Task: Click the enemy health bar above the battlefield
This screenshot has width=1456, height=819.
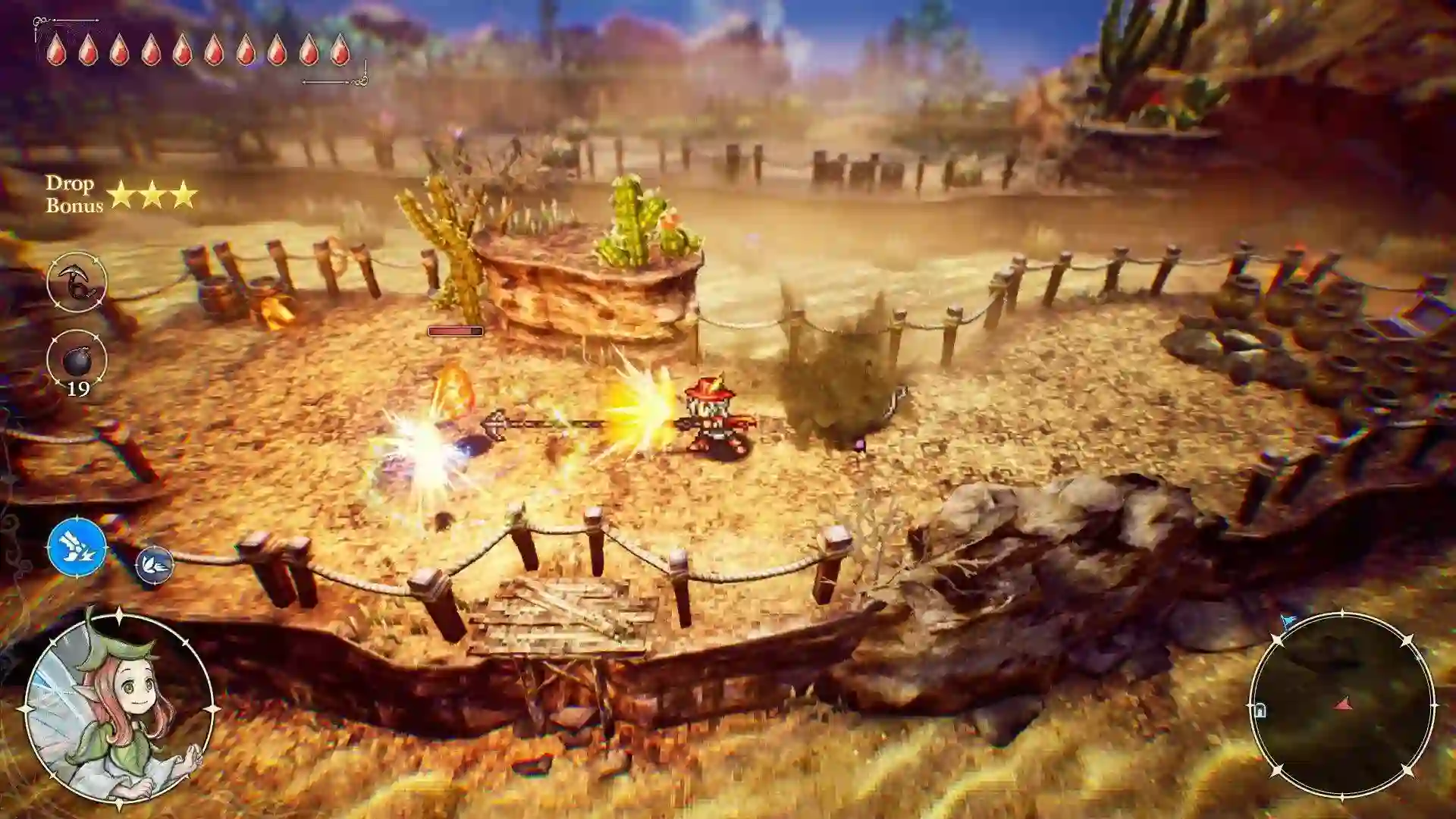Action: coord(455,331)
